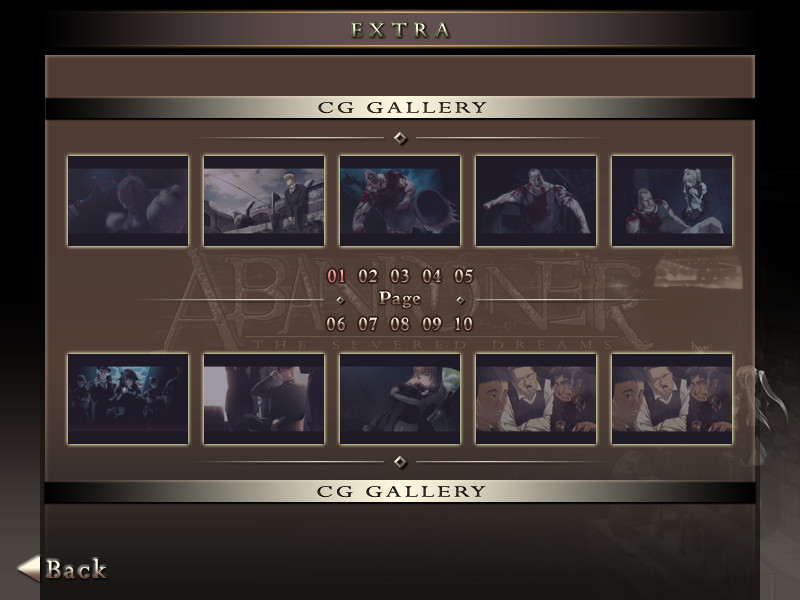
Task: Open gallery page 03
Action: [400, 276]
